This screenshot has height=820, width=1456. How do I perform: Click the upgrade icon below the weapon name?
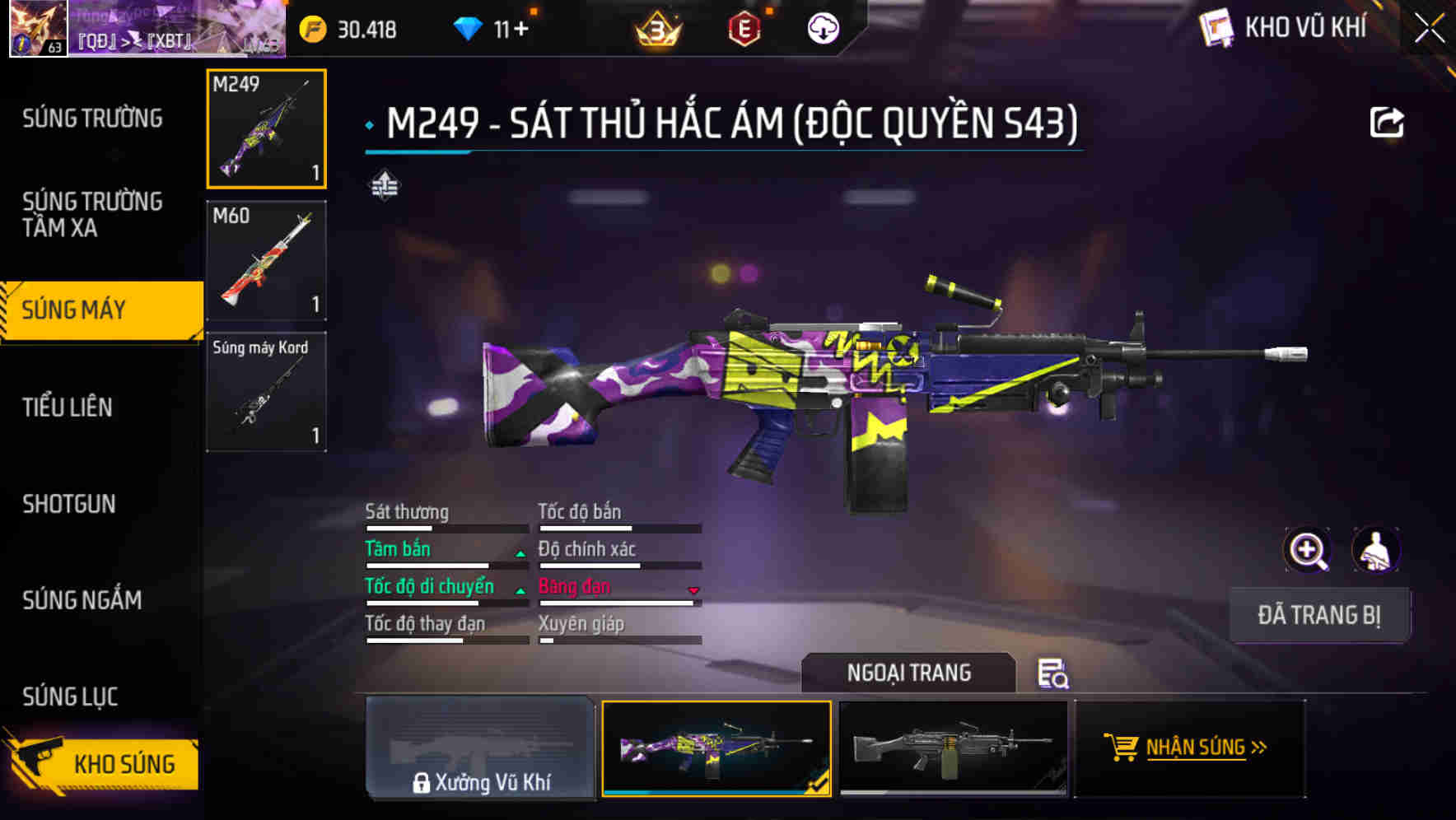pos(383,186)
